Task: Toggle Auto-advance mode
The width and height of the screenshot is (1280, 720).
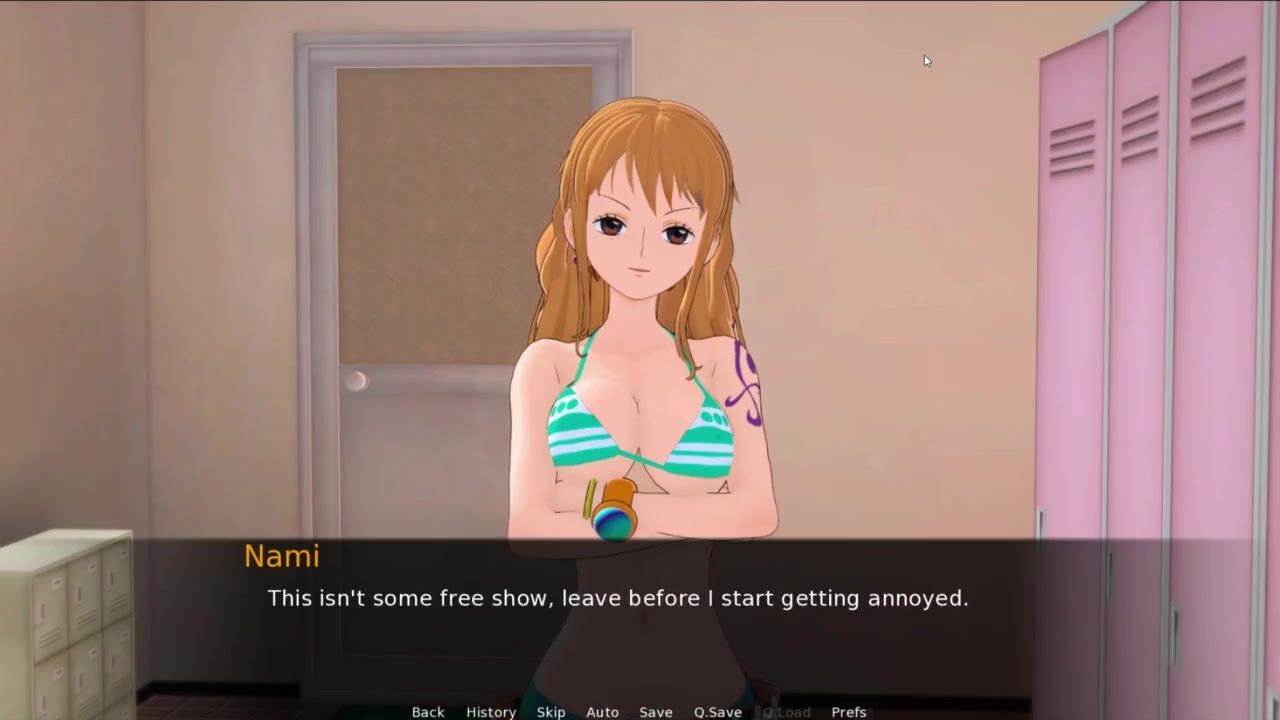Action: pyautogui.click(x=602, y=712)
